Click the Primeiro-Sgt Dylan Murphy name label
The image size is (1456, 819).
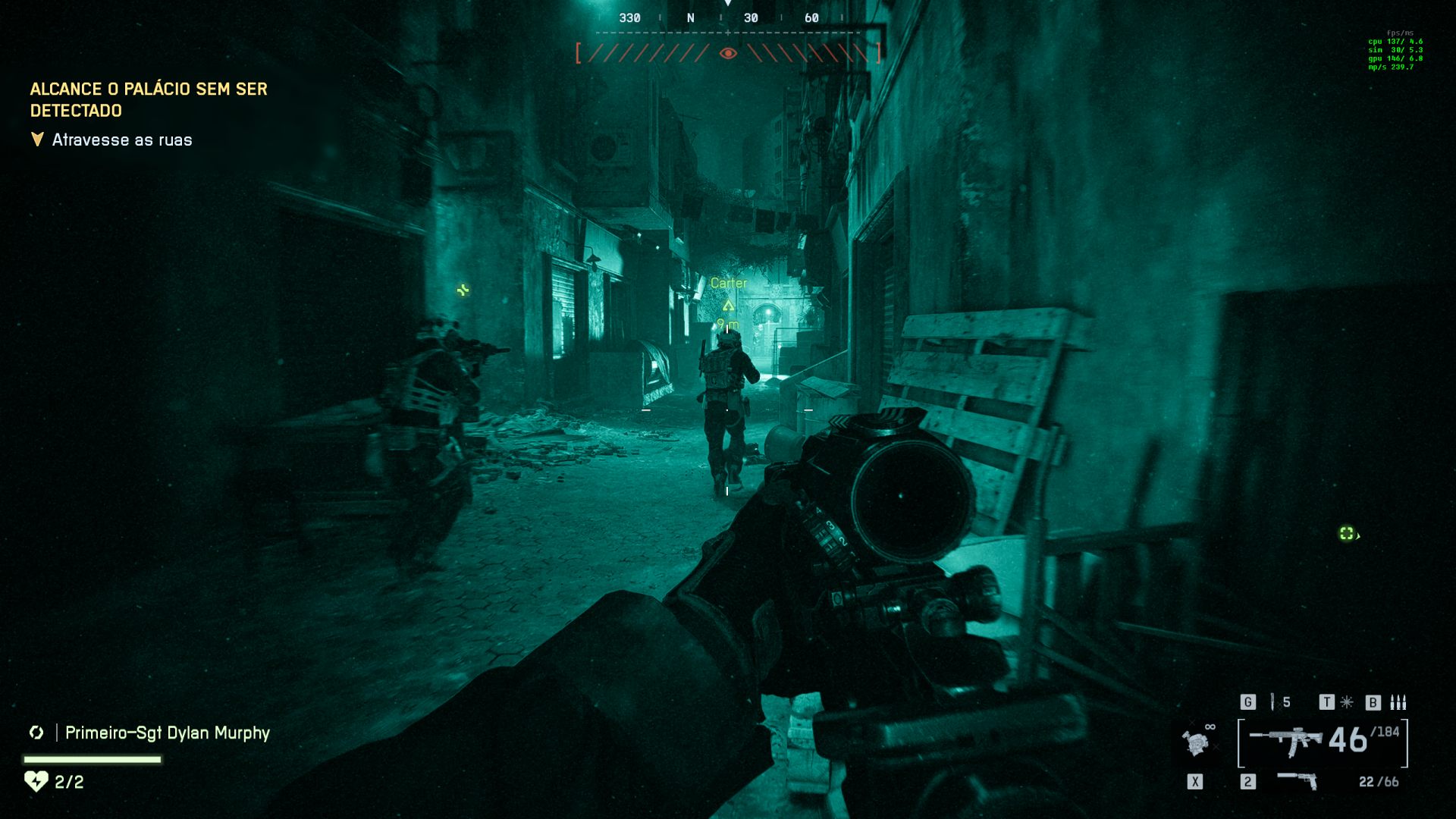[x=167, y=733]
